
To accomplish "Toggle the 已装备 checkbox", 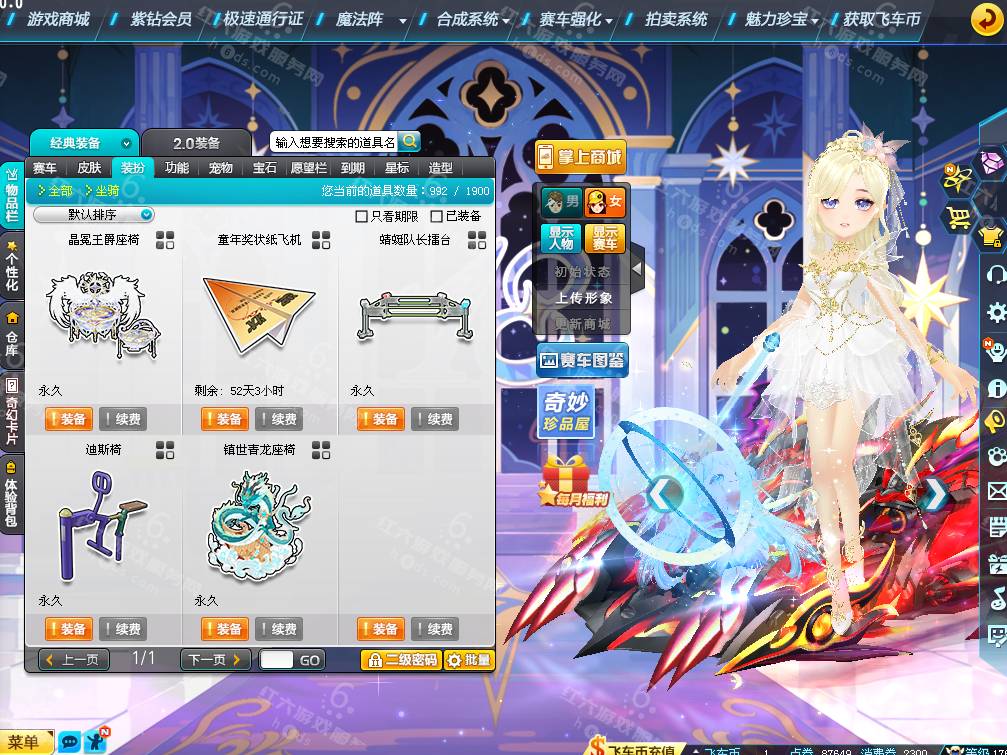I will tap(436, 216).
